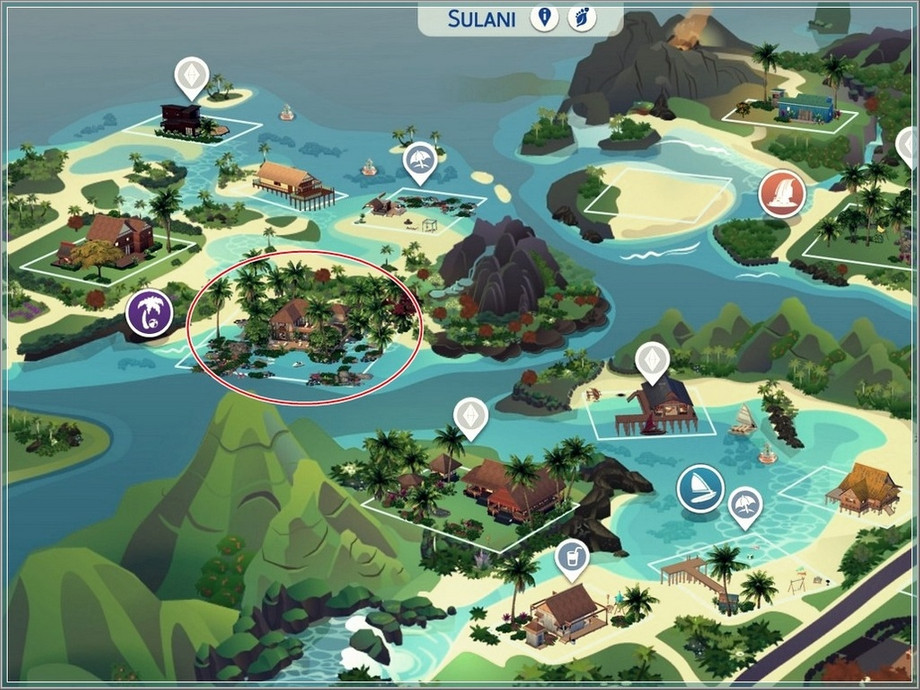The width and height of the screenshot is (920, 690).
Task: Click the eco footprint icon beside Sulani
Action: point(581,17)
